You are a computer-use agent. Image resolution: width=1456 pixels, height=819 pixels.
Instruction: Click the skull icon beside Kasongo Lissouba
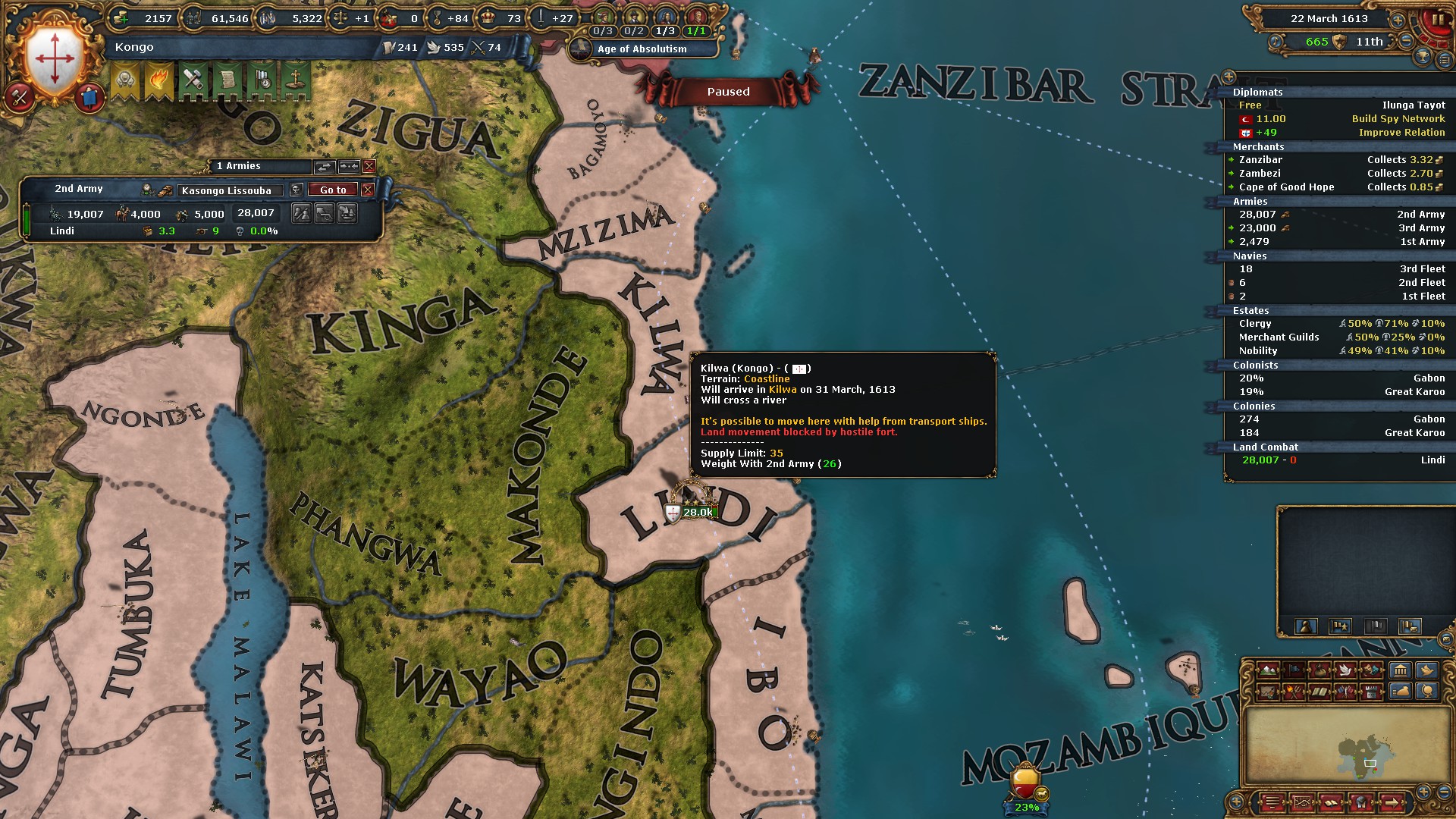pyautogui.click(x=296, y=190)
